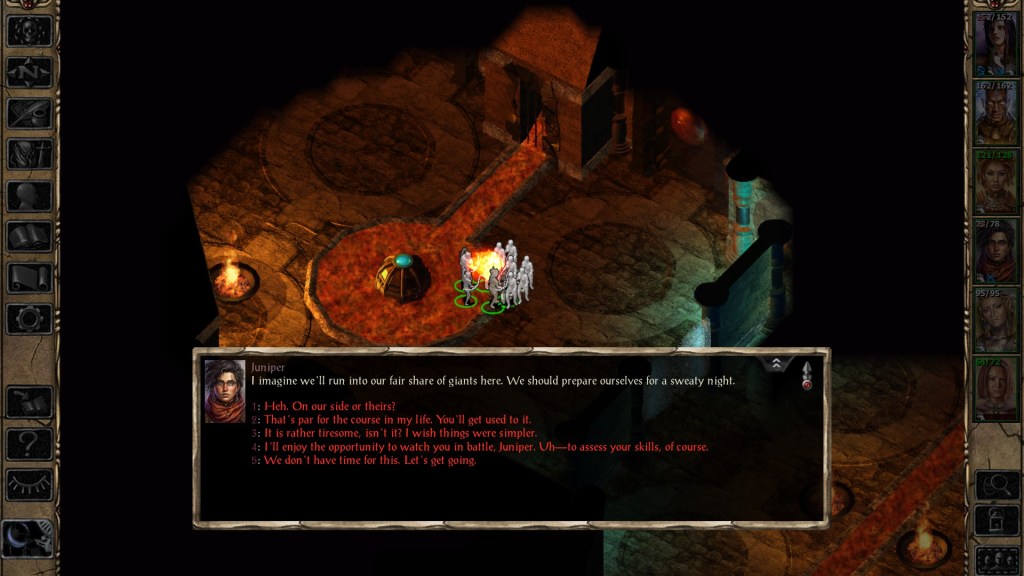Screen dimensions: 1024x576
Task: Reply "We don't have time for this"
Action: (370, 460)
